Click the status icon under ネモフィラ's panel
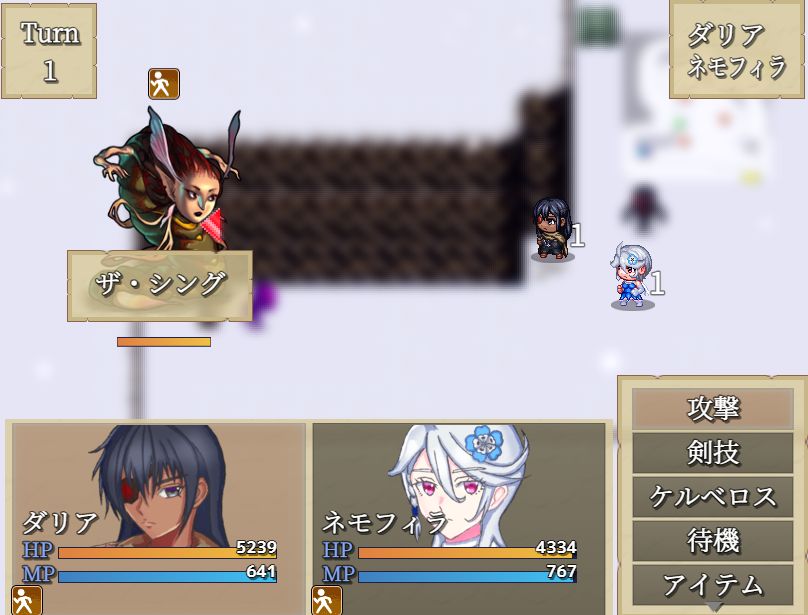The height and width of the screenshot is (615, 808). (x=327, y=600)
